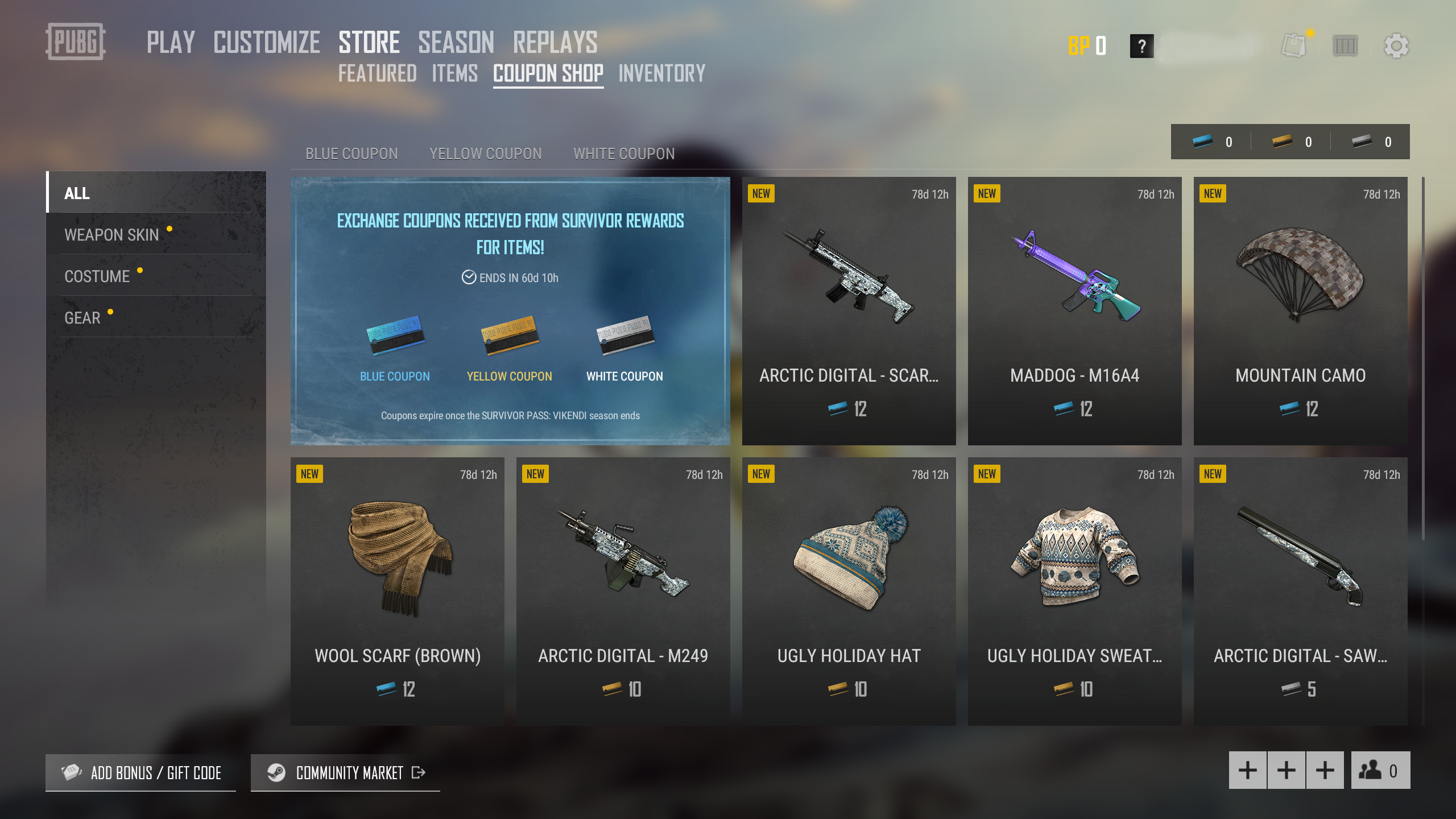The image size is (1456, 819).
Task: Open the store Inventory tab
Action: click(x=662, y=74)
